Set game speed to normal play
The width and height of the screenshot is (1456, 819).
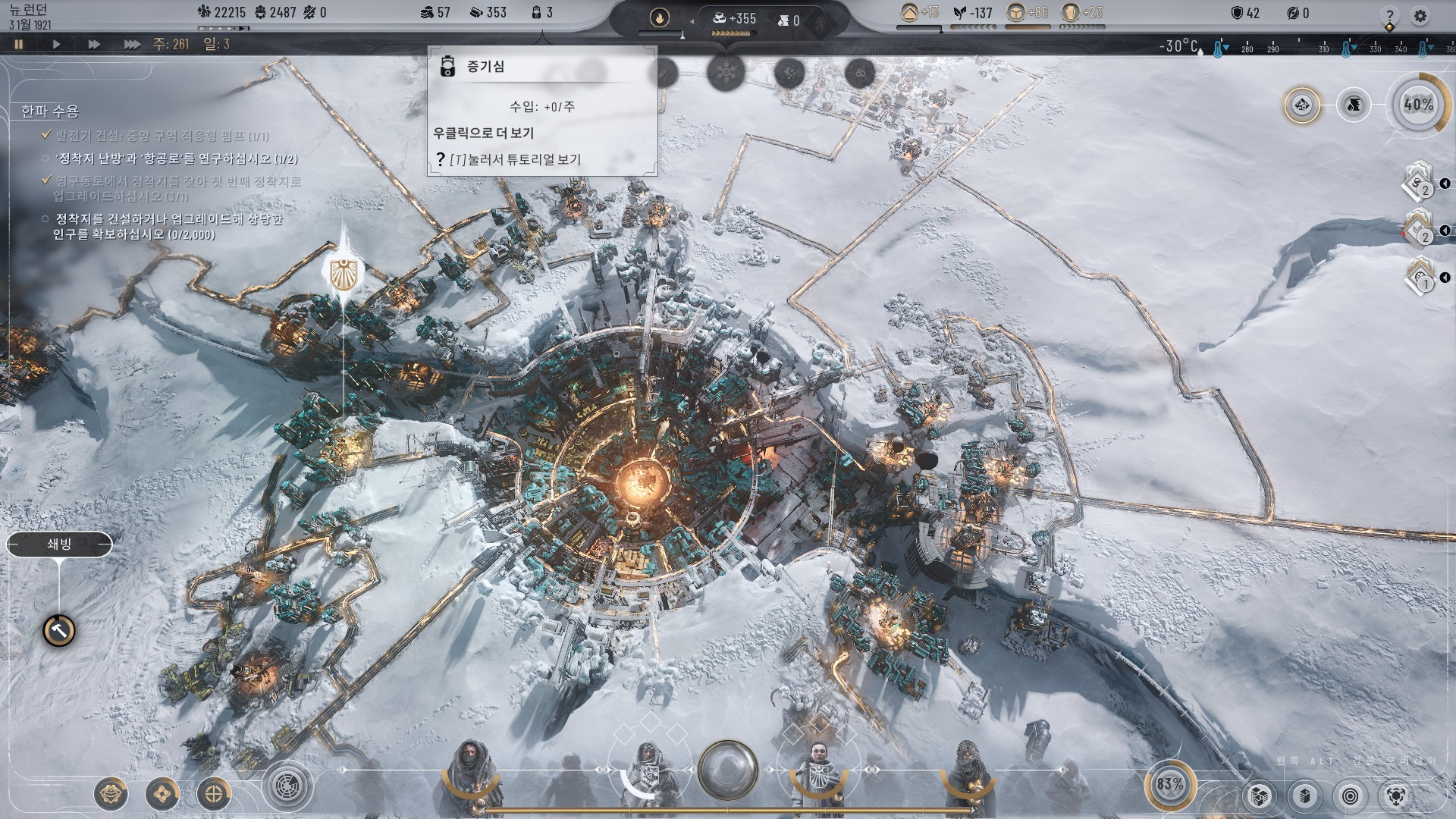(x=56, y=44)
